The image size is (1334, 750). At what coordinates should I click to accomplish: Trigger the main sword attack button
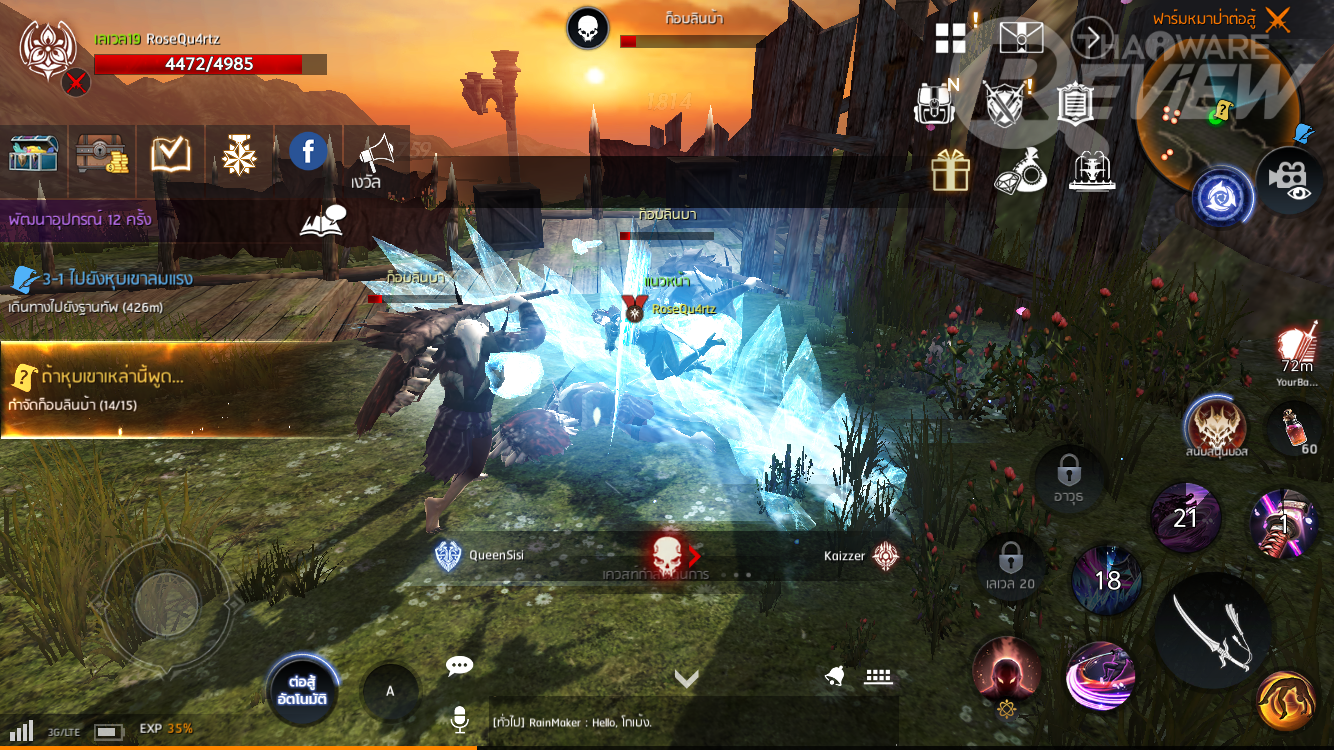point(1211,630)
